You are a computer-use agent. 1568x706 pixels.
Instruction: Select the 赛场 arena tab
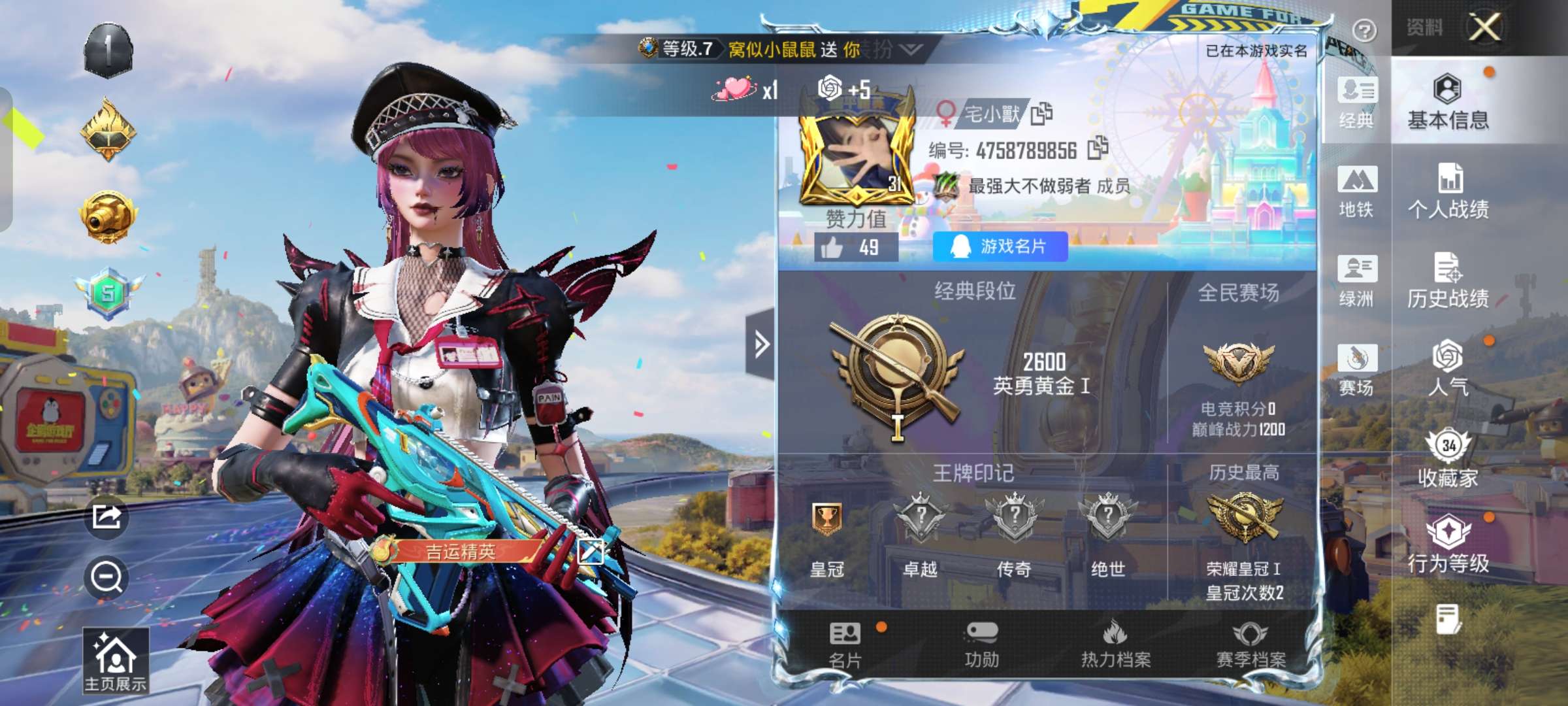tap(1357, 369)
